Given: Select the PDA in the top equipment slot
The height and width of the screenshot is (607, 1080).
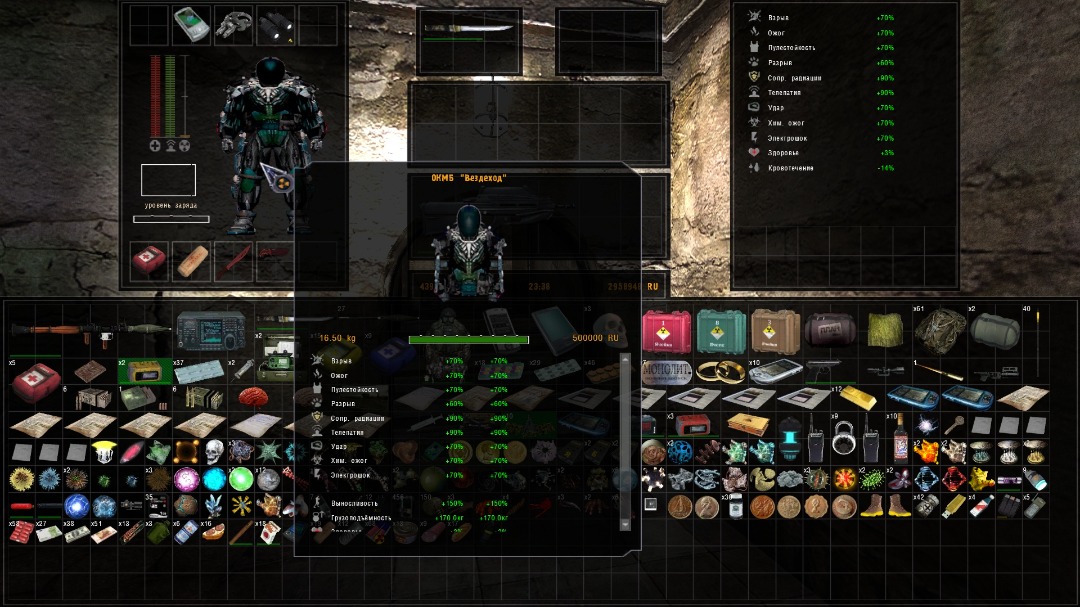Looking at the screenshot, I should click(x=191, y=25).
